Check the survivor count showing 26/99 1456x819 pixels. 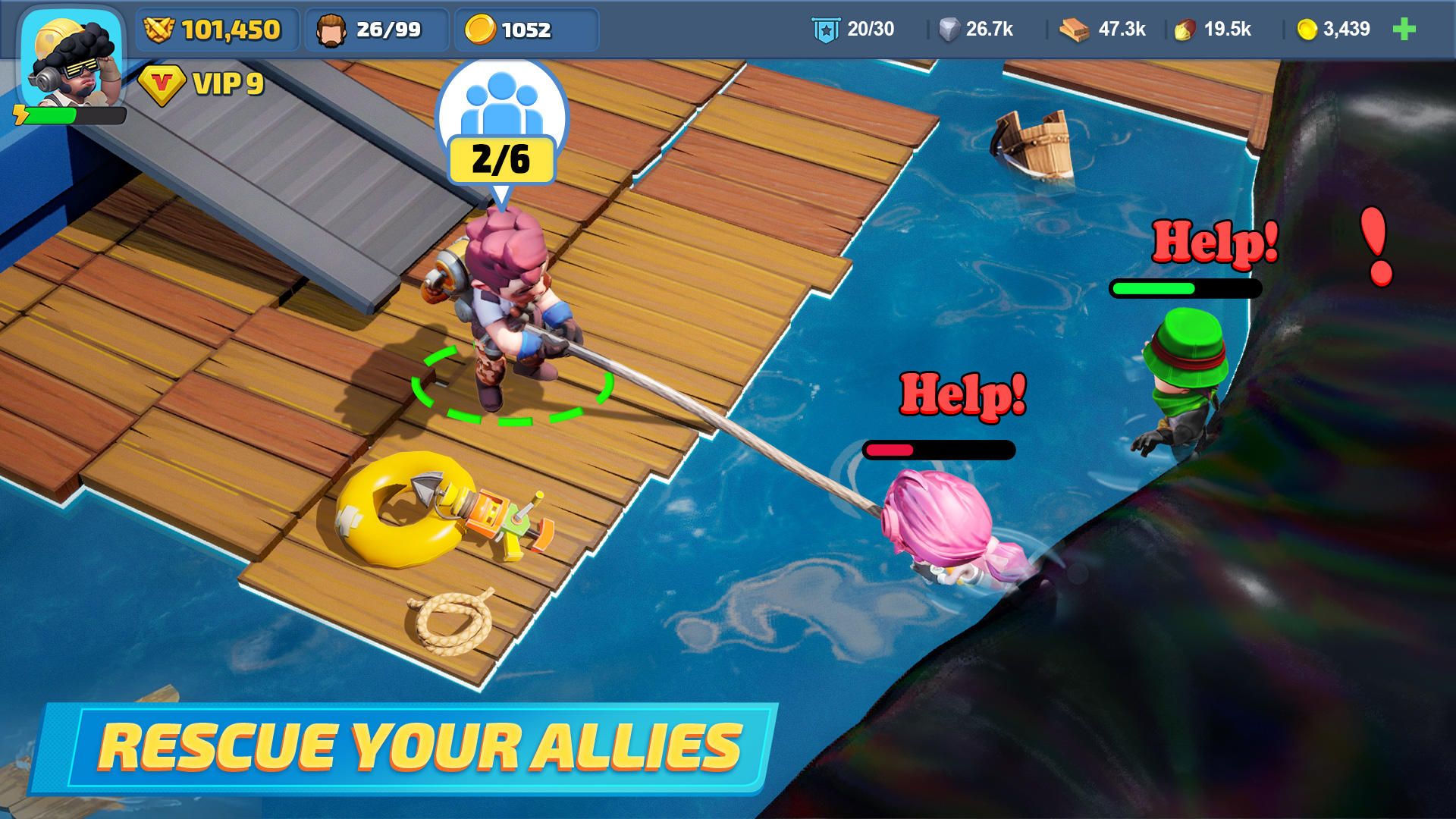coord(376,30)
